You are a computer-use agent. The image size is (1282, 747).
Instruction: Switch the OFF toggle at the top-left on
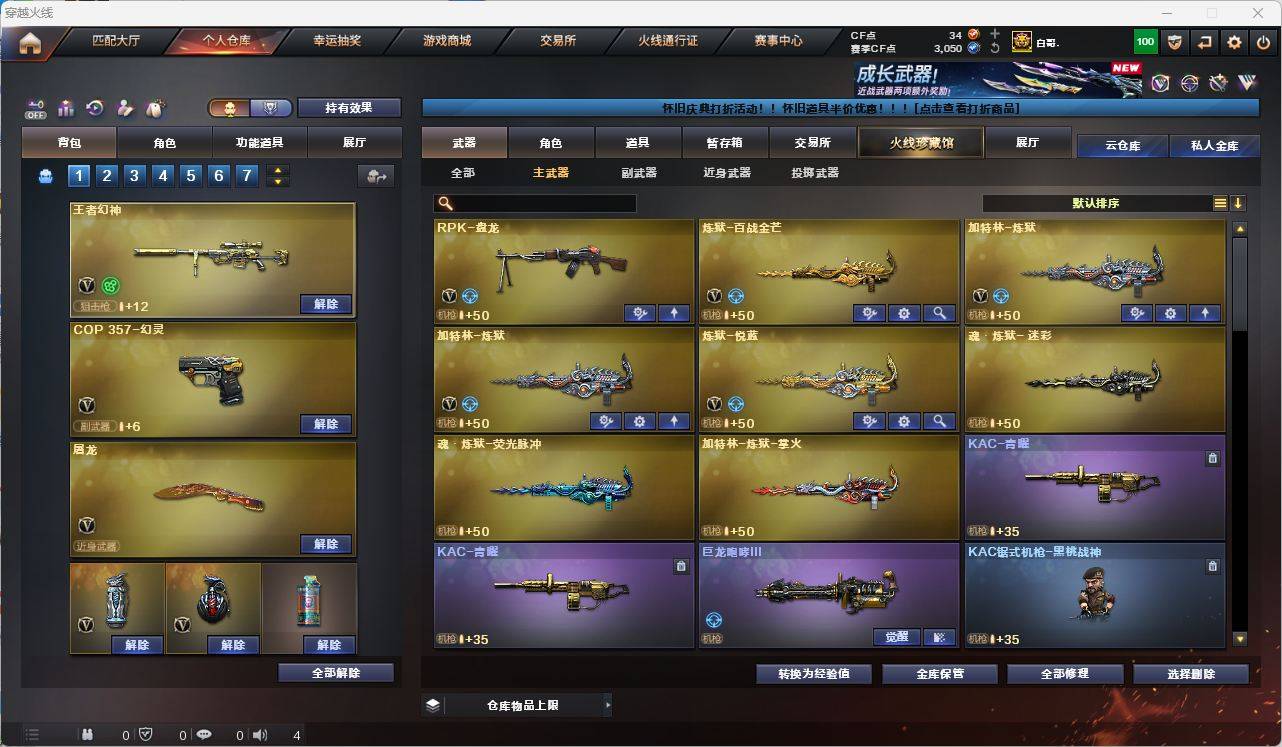coord(35,108)
